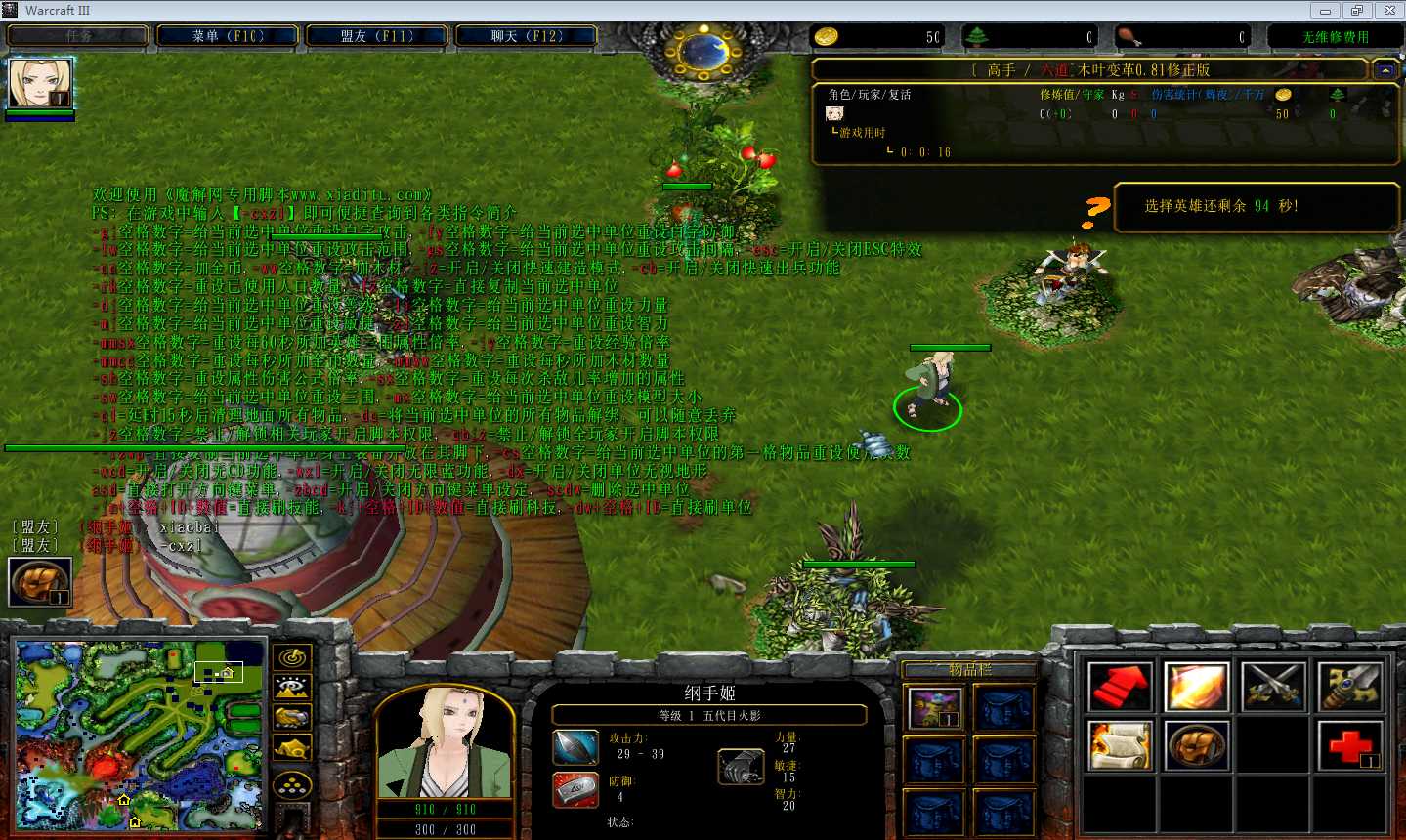Open the 盟友 (F11) allies menu
Viewport: 1406px width, 840px height.
click(x=377, y=36)
